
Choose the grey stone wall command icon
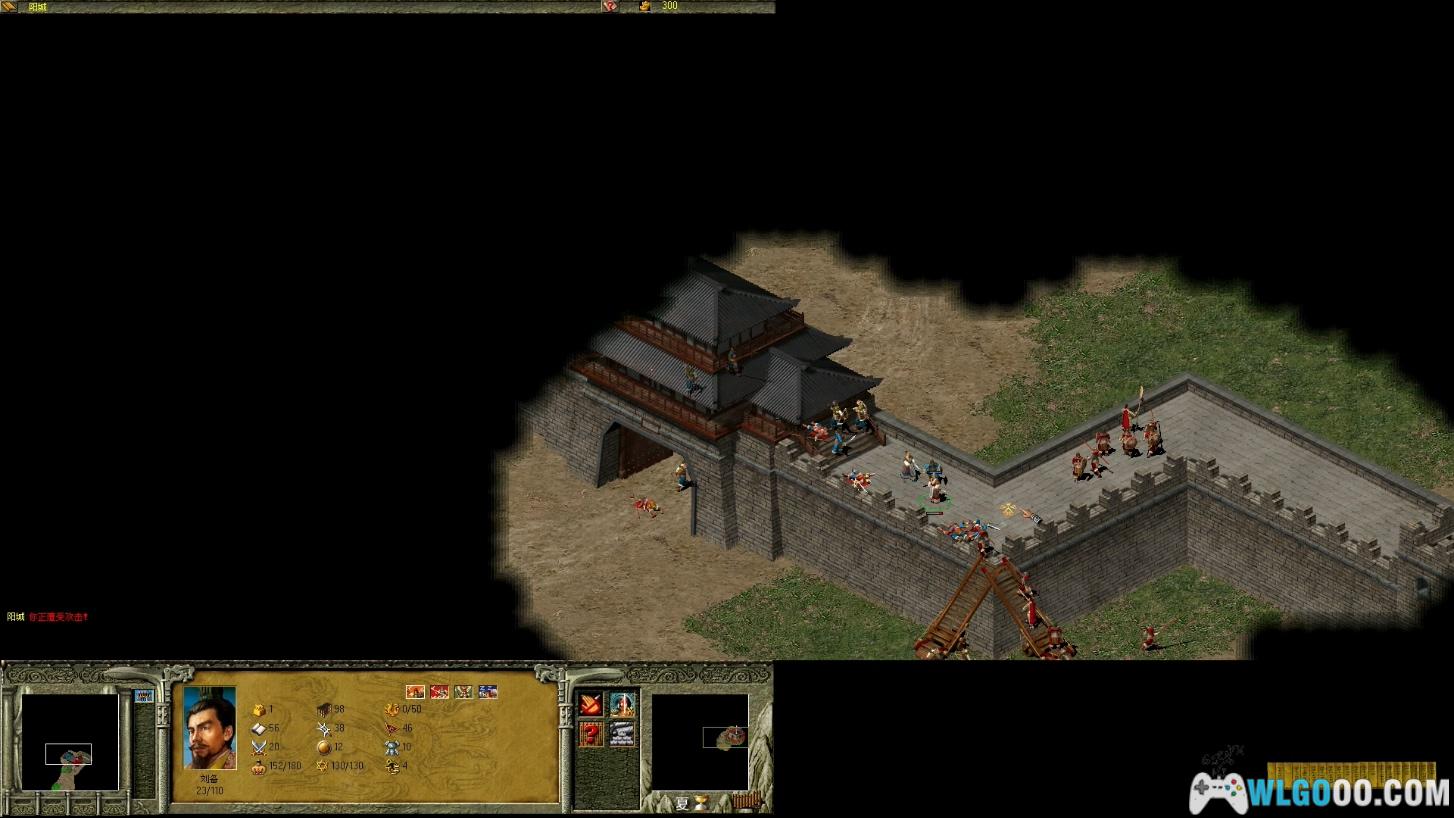[622, 734]
